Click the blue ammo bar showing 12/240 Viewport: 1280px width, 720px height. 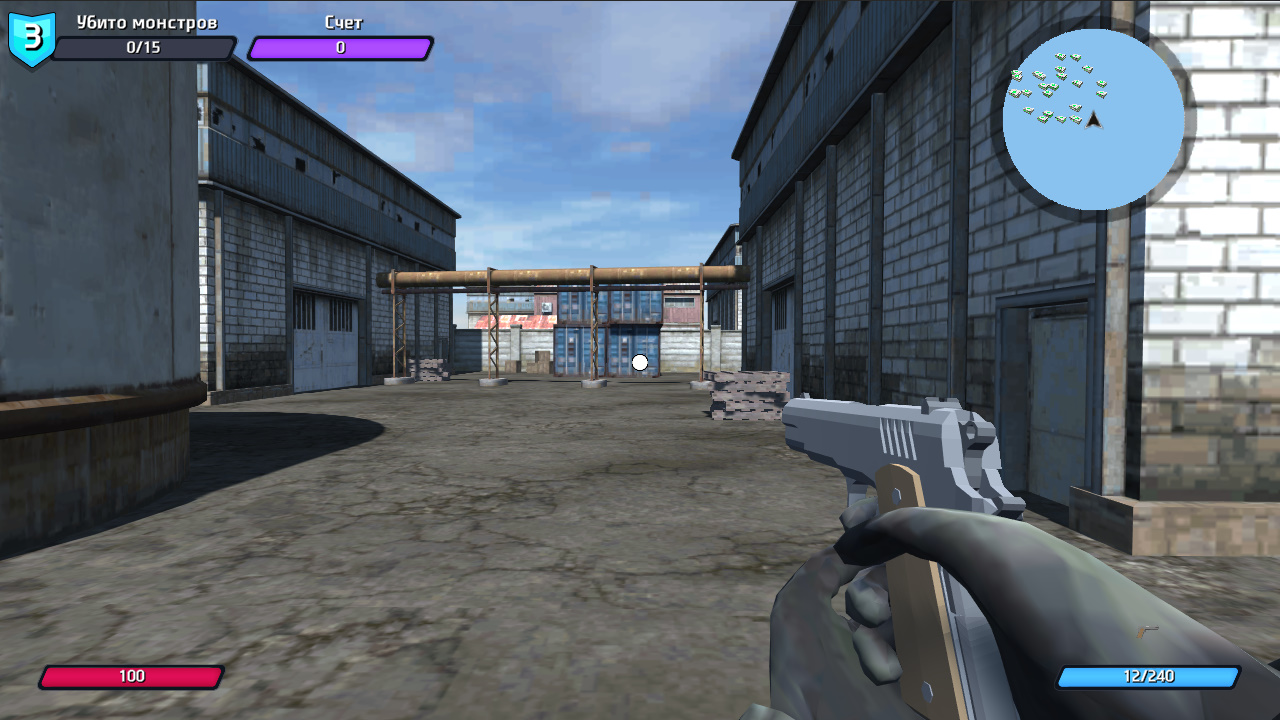(x=1148, y=676)
